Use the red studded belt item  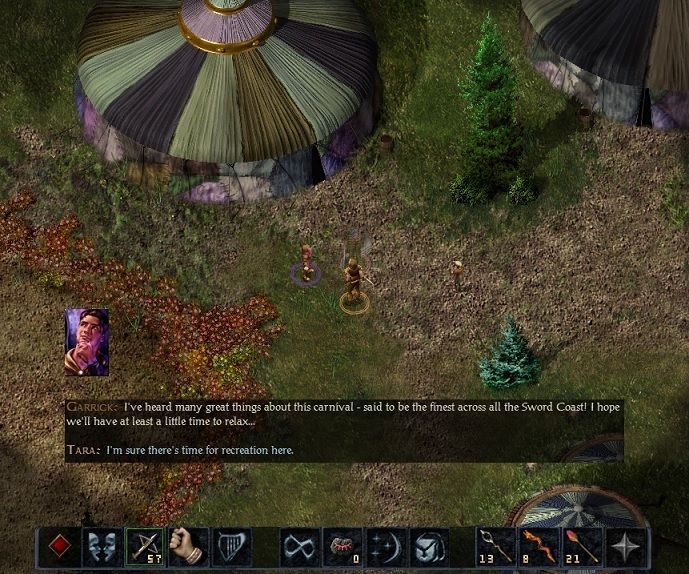point(343,547)
